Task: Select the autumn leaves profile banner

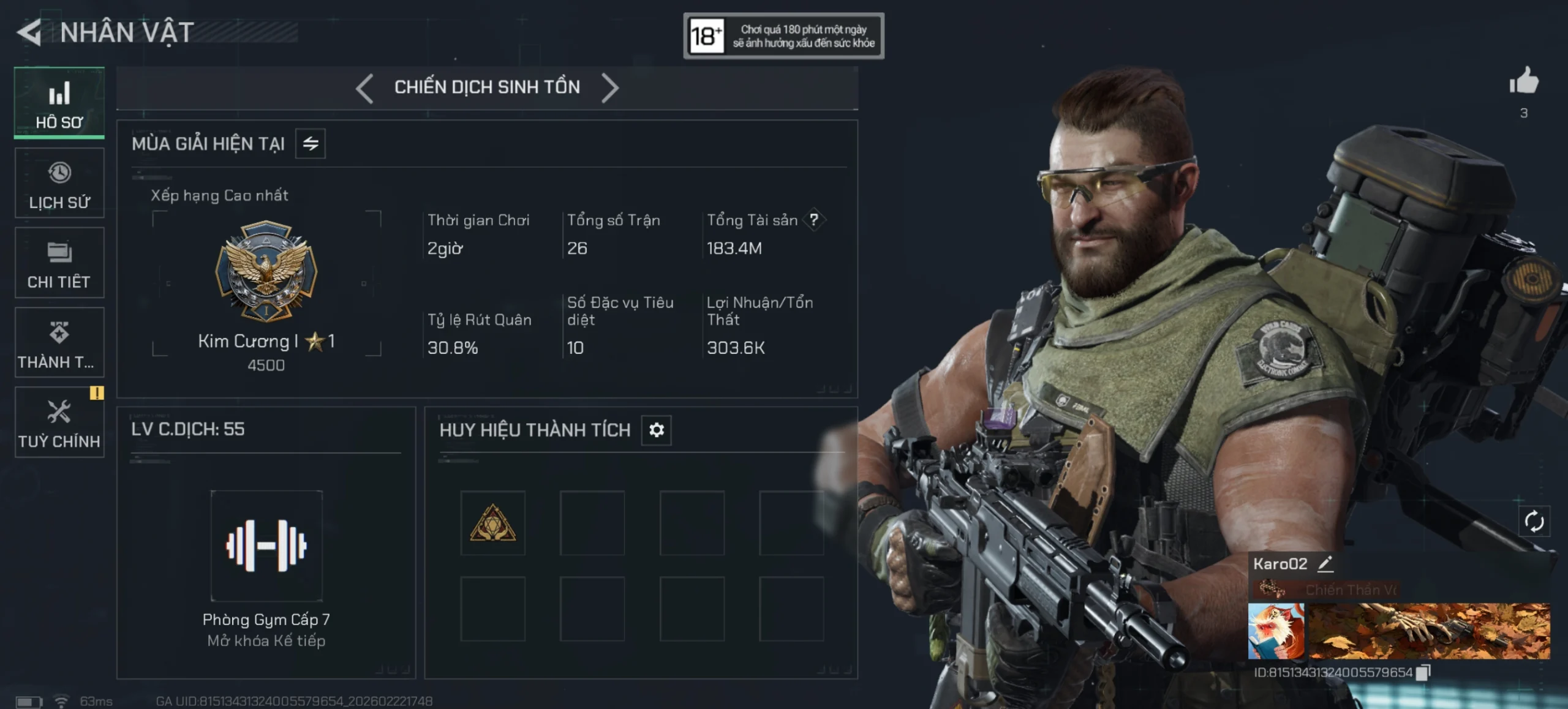Action: [x=1430, y=631]
